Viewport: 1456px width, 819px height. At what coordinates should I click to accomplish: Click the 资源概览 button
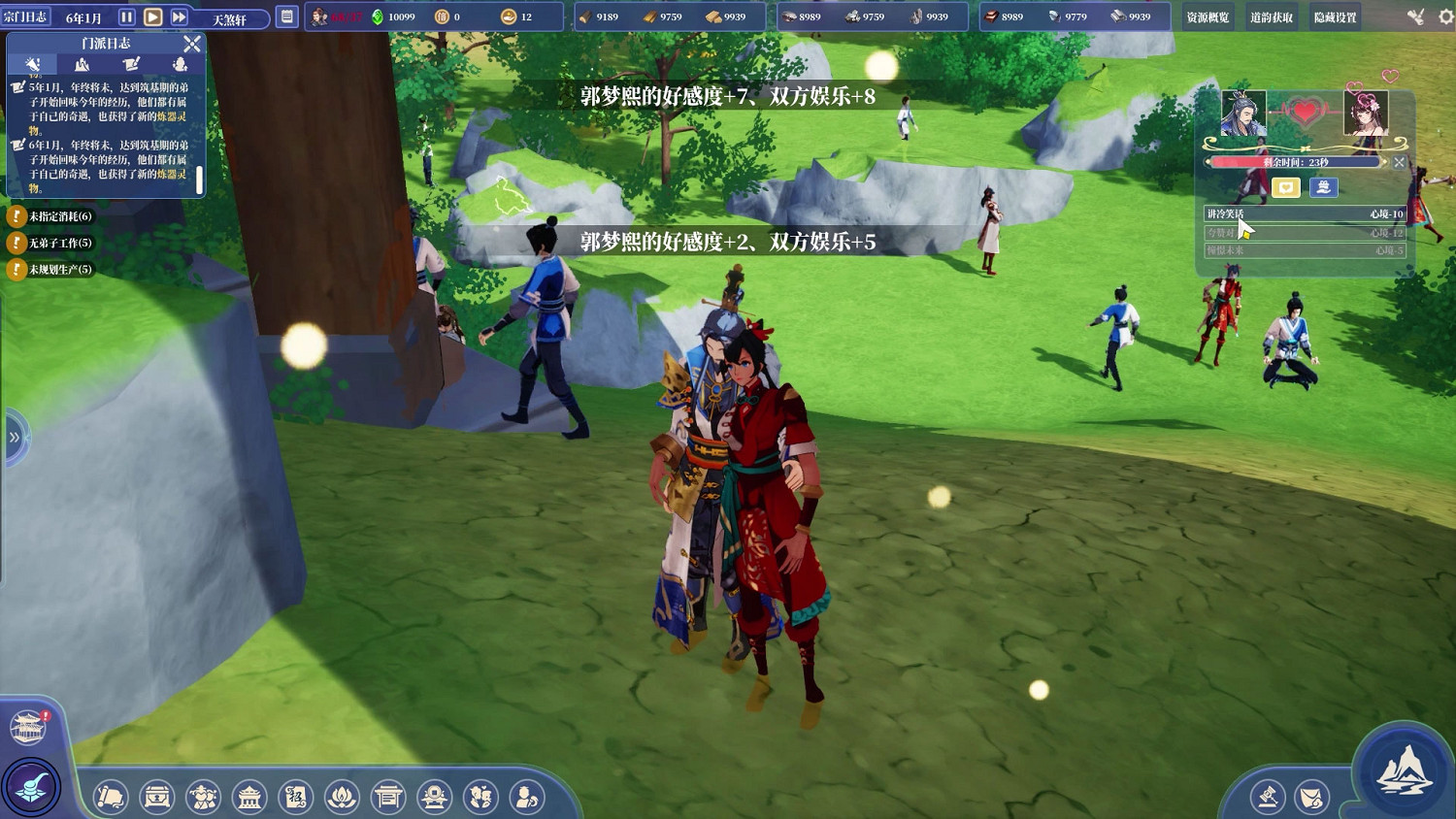point(1207,16)
